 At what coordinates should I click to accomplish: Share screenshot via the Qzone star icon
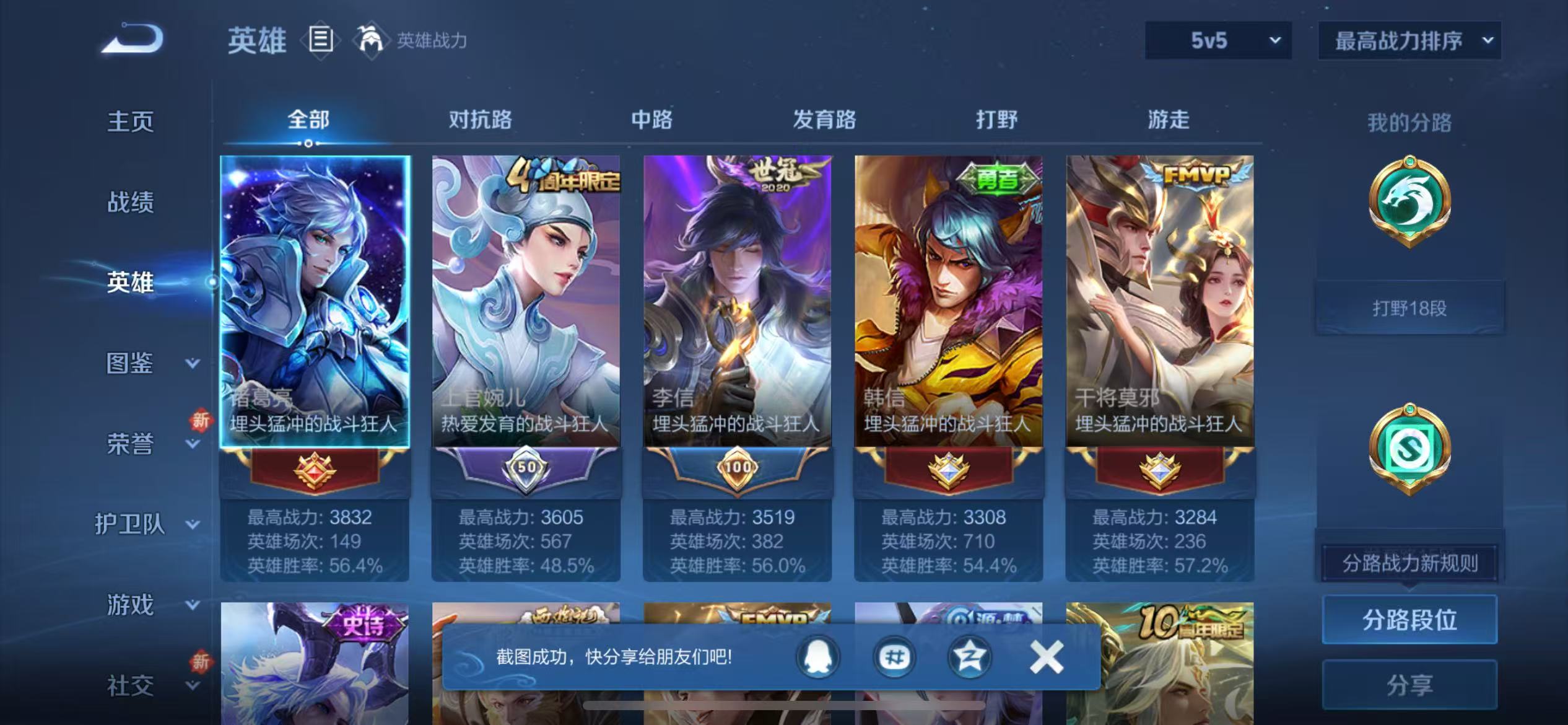click(969, 657)
